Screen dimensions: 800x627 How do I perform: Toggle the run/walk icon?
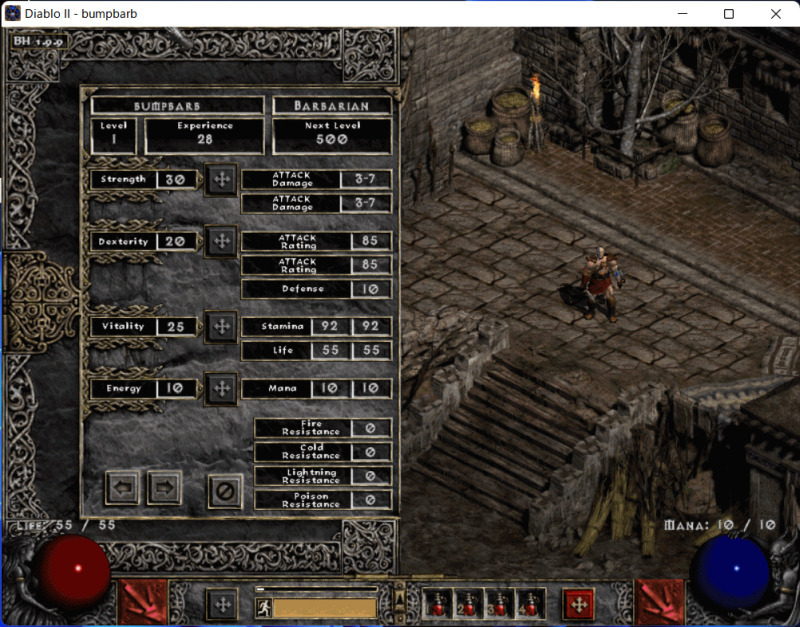click(263, 608)
